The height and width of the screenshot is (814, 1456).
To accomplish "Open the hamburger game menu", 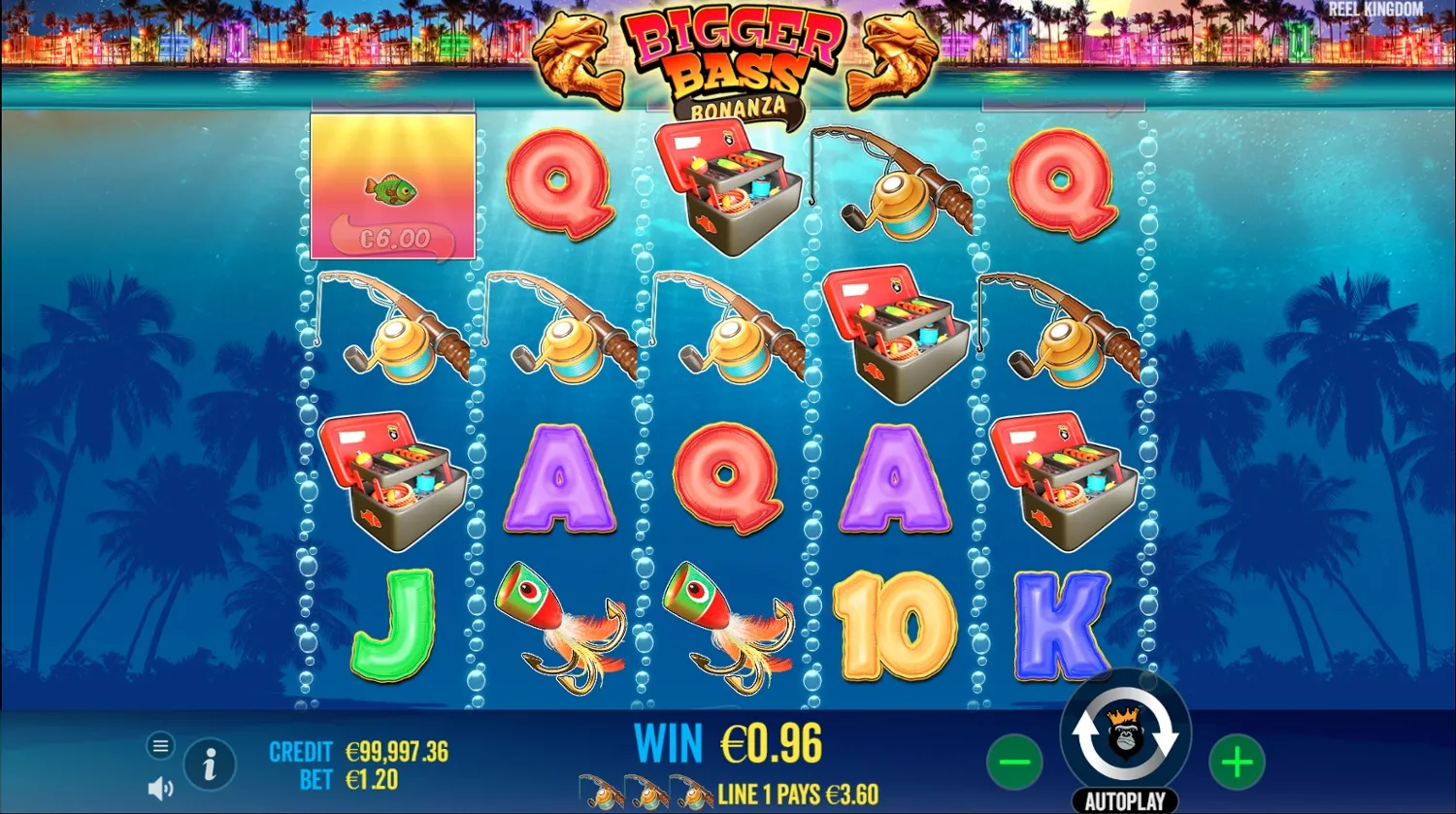I will 160,745.
